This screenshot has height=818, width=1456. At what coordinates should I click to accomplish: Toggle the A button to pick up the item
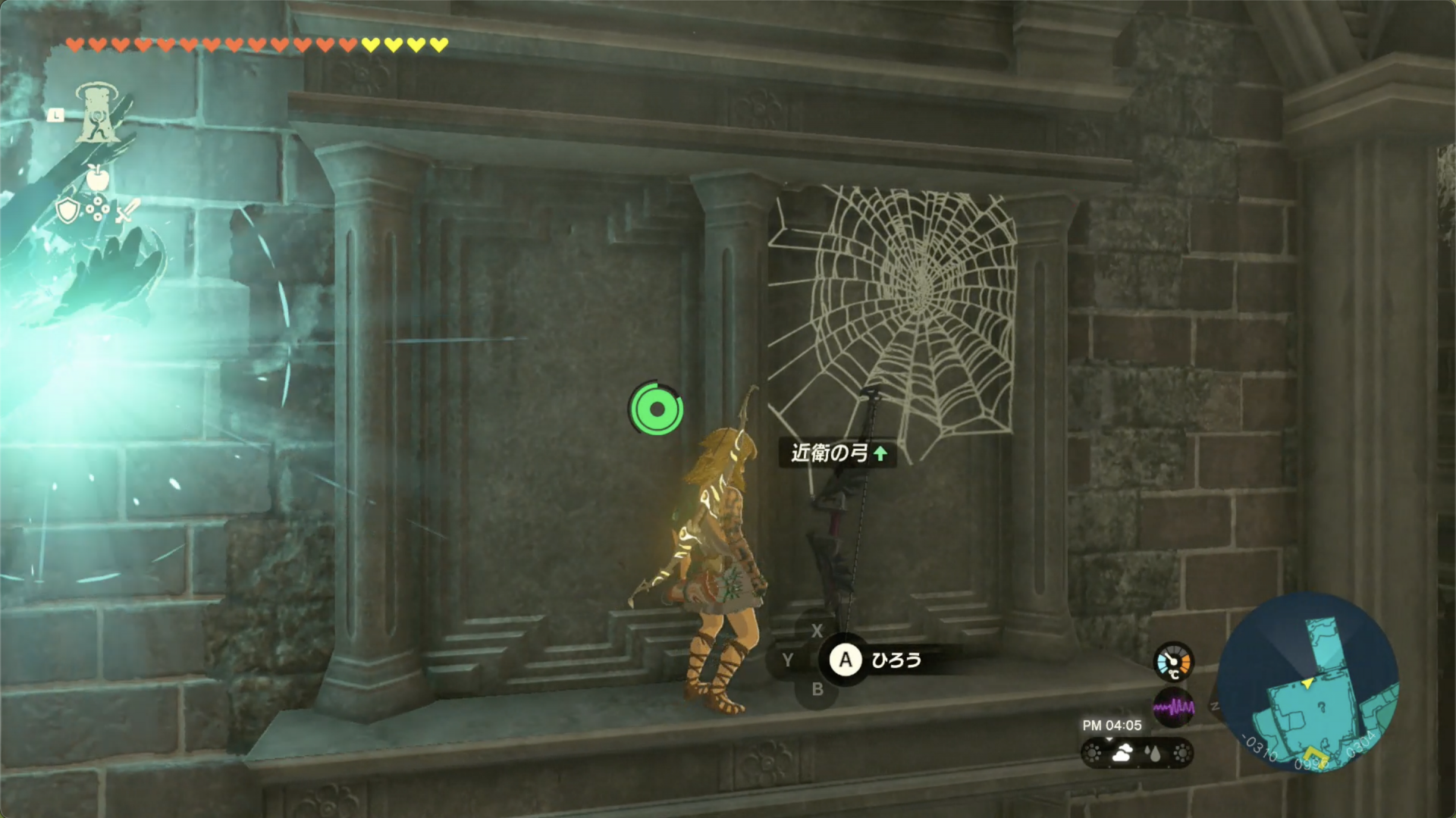pos(844,660)
